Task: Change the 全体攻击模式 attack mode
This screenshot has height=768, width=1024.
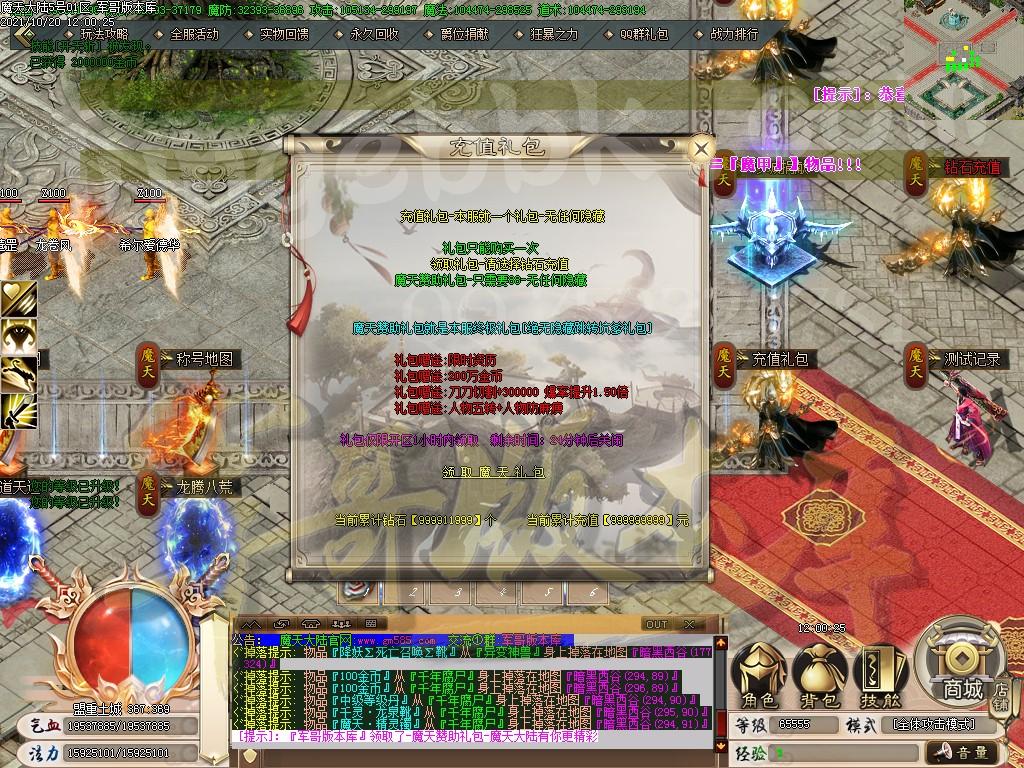Action: click(934, 724)
